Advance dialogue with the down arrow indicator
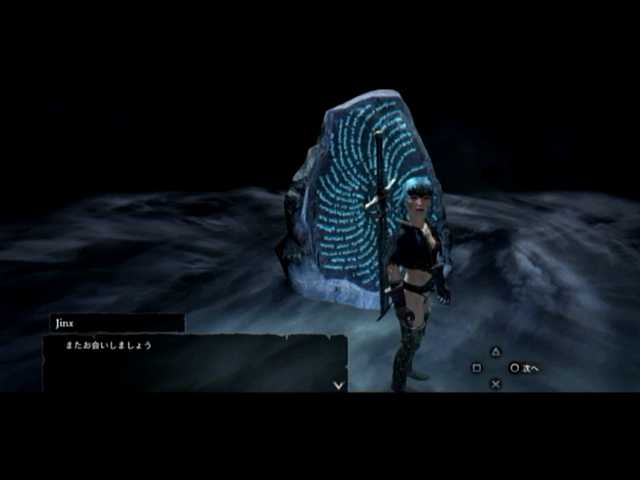This screenshot has height=480, width=640. point(338,384)
